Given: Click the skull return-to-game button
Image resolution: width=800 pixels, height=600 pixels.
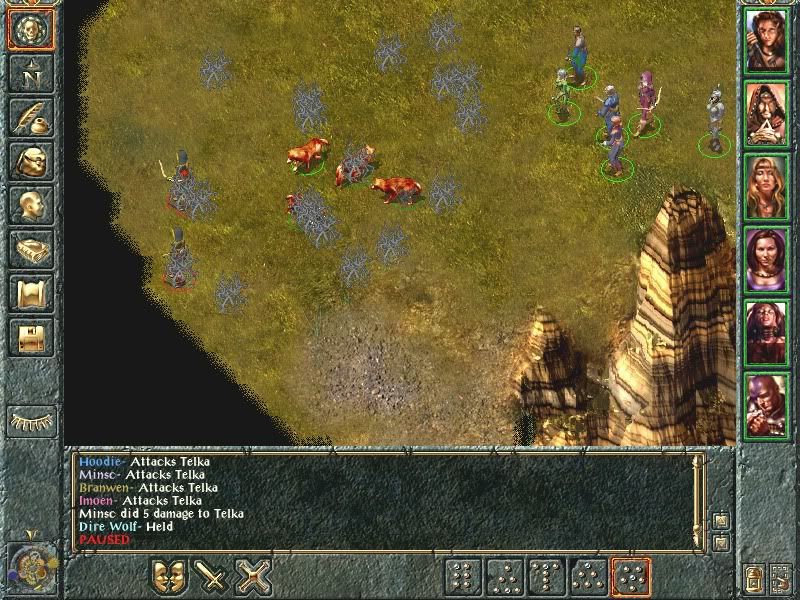Looking at the screenshot, I should (x=29, y=30).
